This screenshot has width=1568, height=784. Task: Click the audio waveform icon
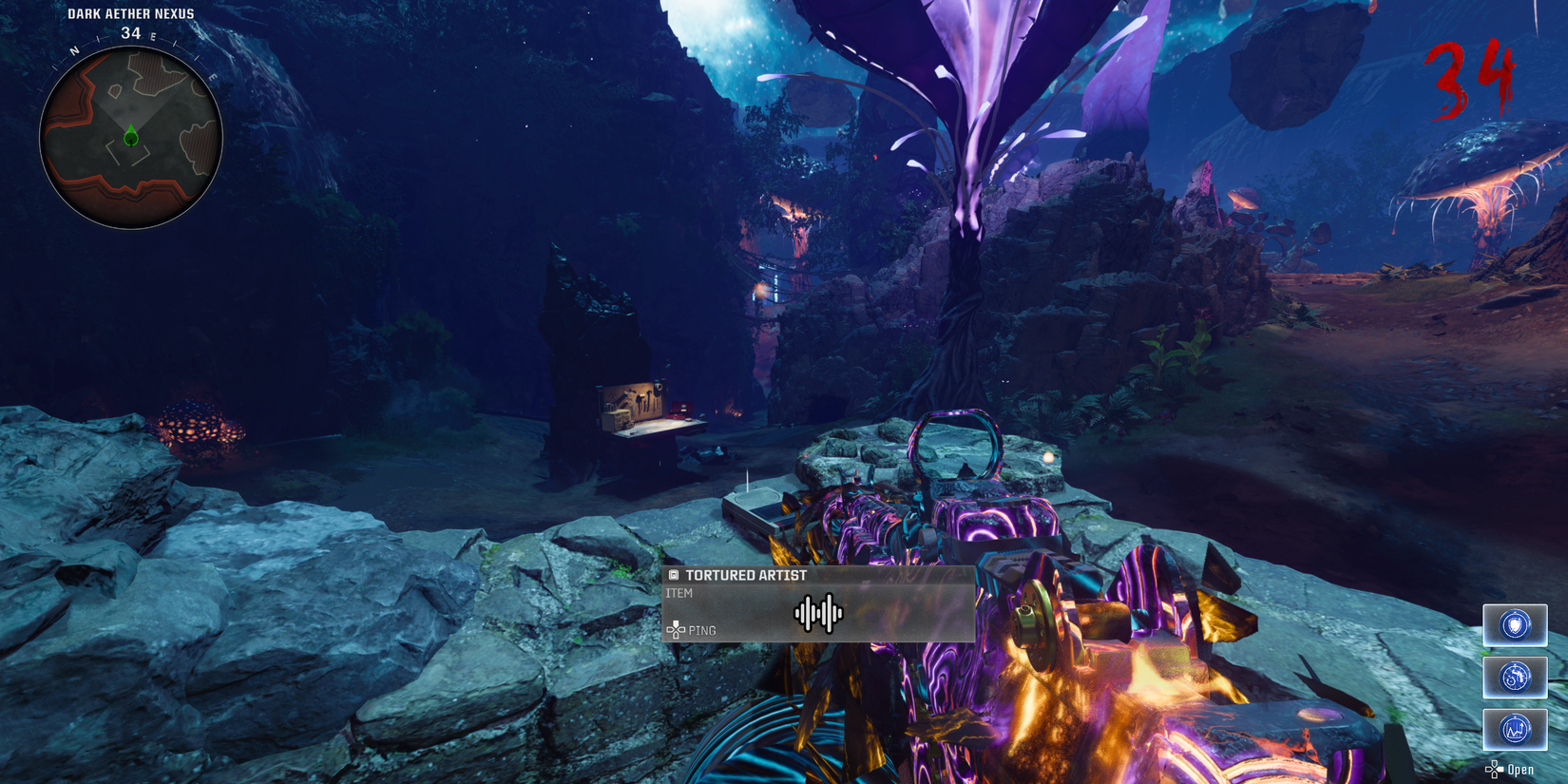(x=818, y=614)
